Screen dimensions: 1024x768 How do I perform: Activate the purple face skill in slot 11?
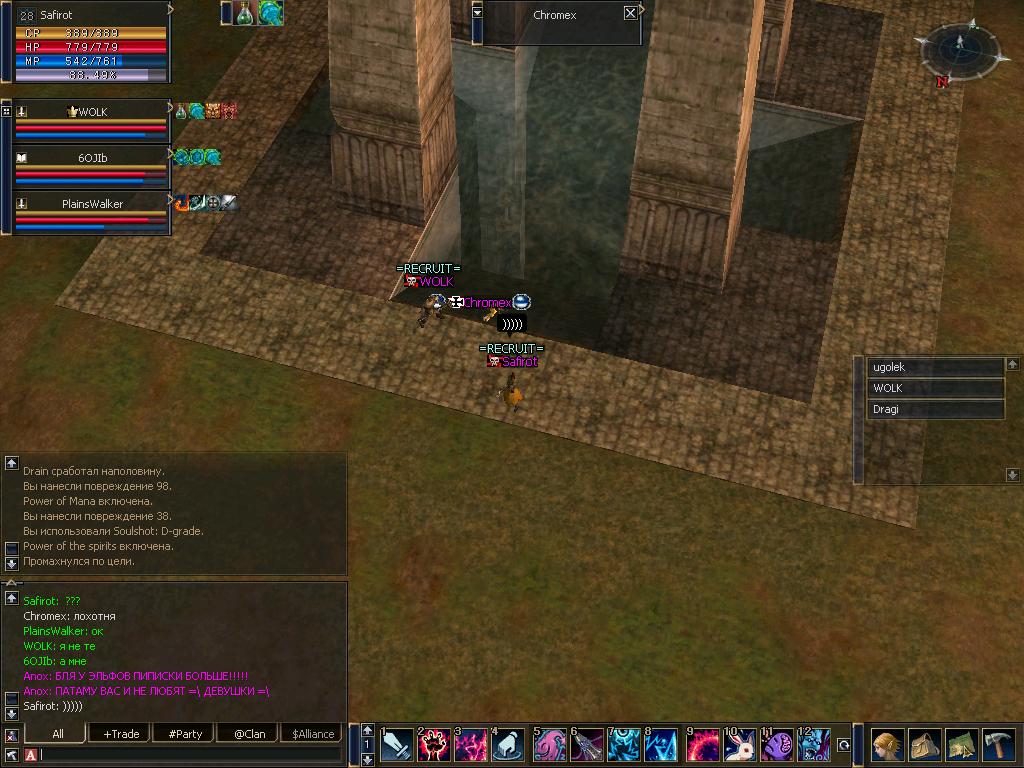(777, 745)
